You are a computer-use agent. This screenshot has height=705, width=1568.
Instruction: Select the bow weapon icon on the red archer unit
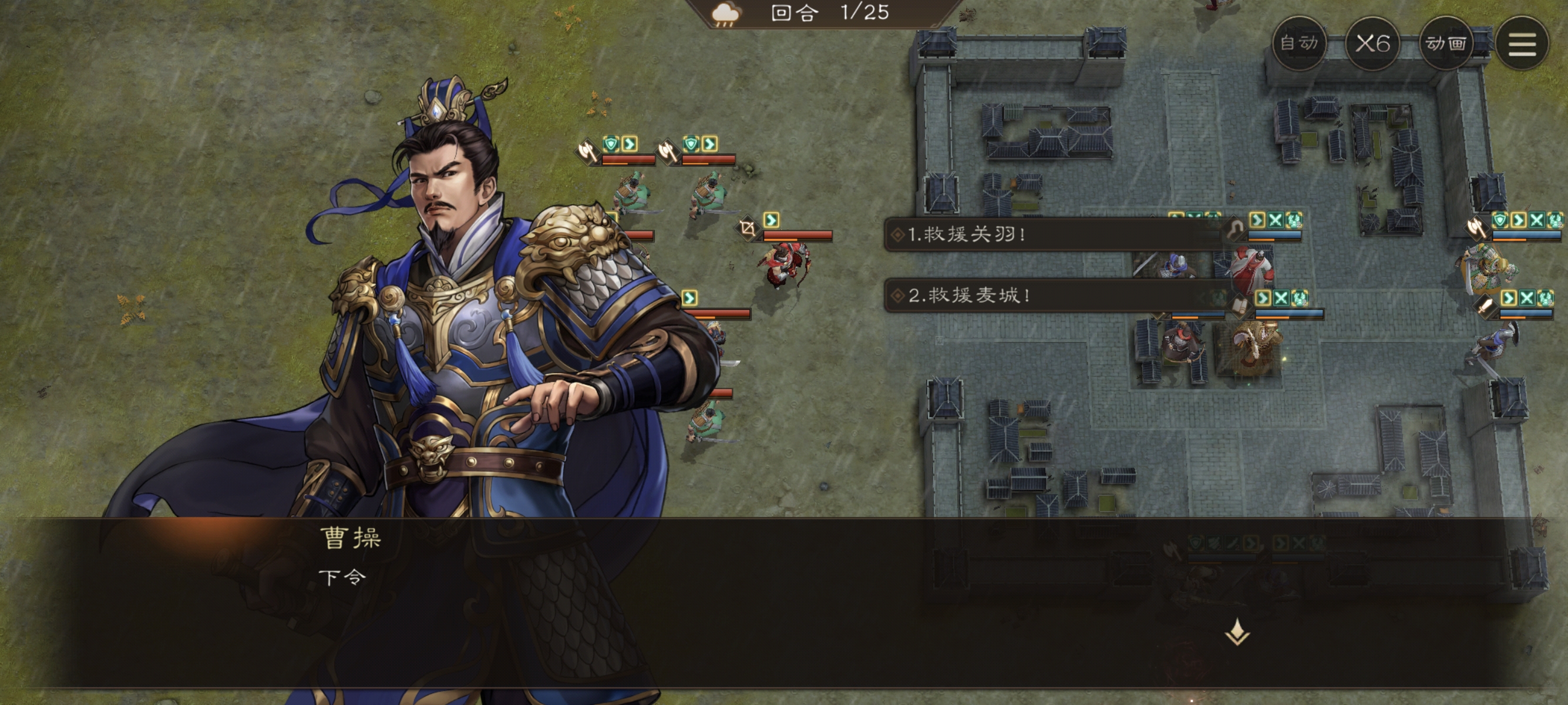click(x=747, y=227)
